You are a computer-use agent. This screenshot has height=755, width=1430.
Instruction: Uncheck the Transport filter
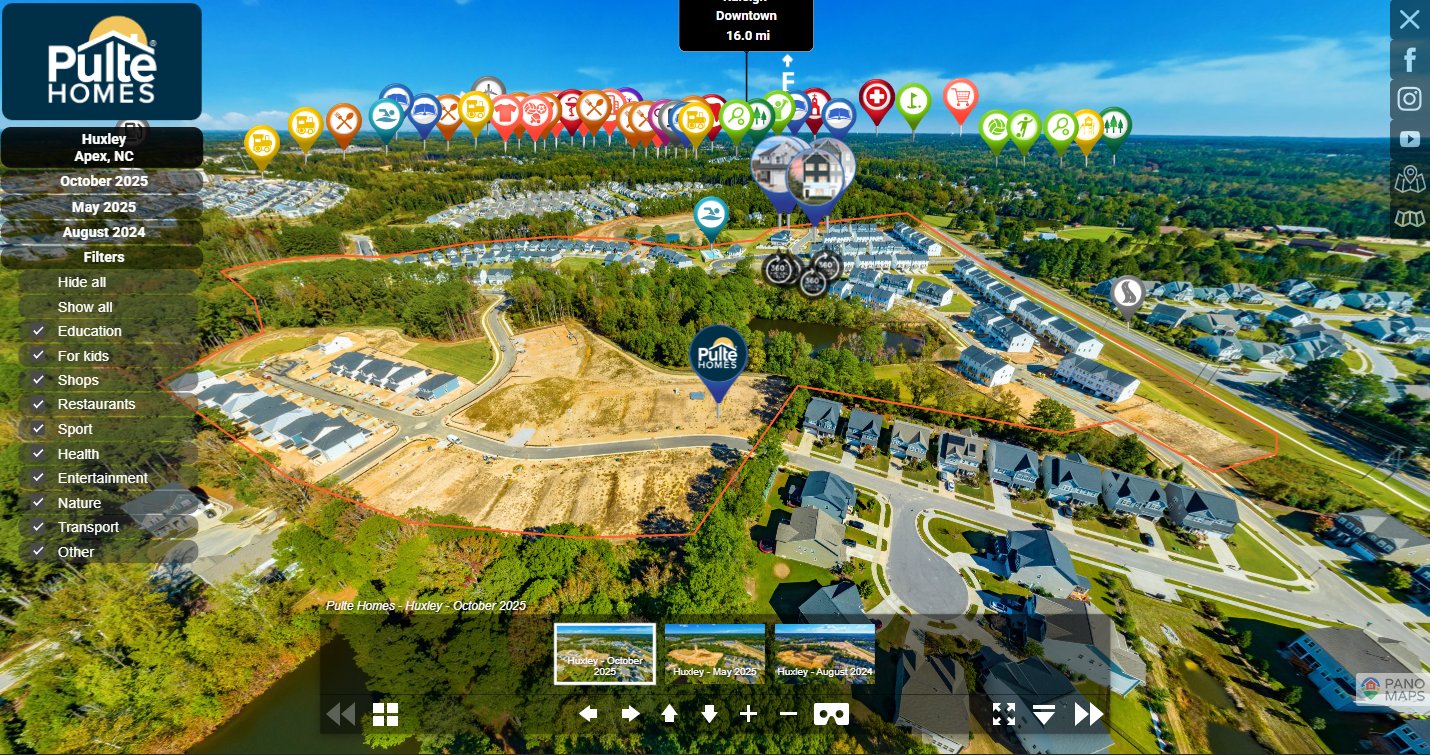pos(39,527)
